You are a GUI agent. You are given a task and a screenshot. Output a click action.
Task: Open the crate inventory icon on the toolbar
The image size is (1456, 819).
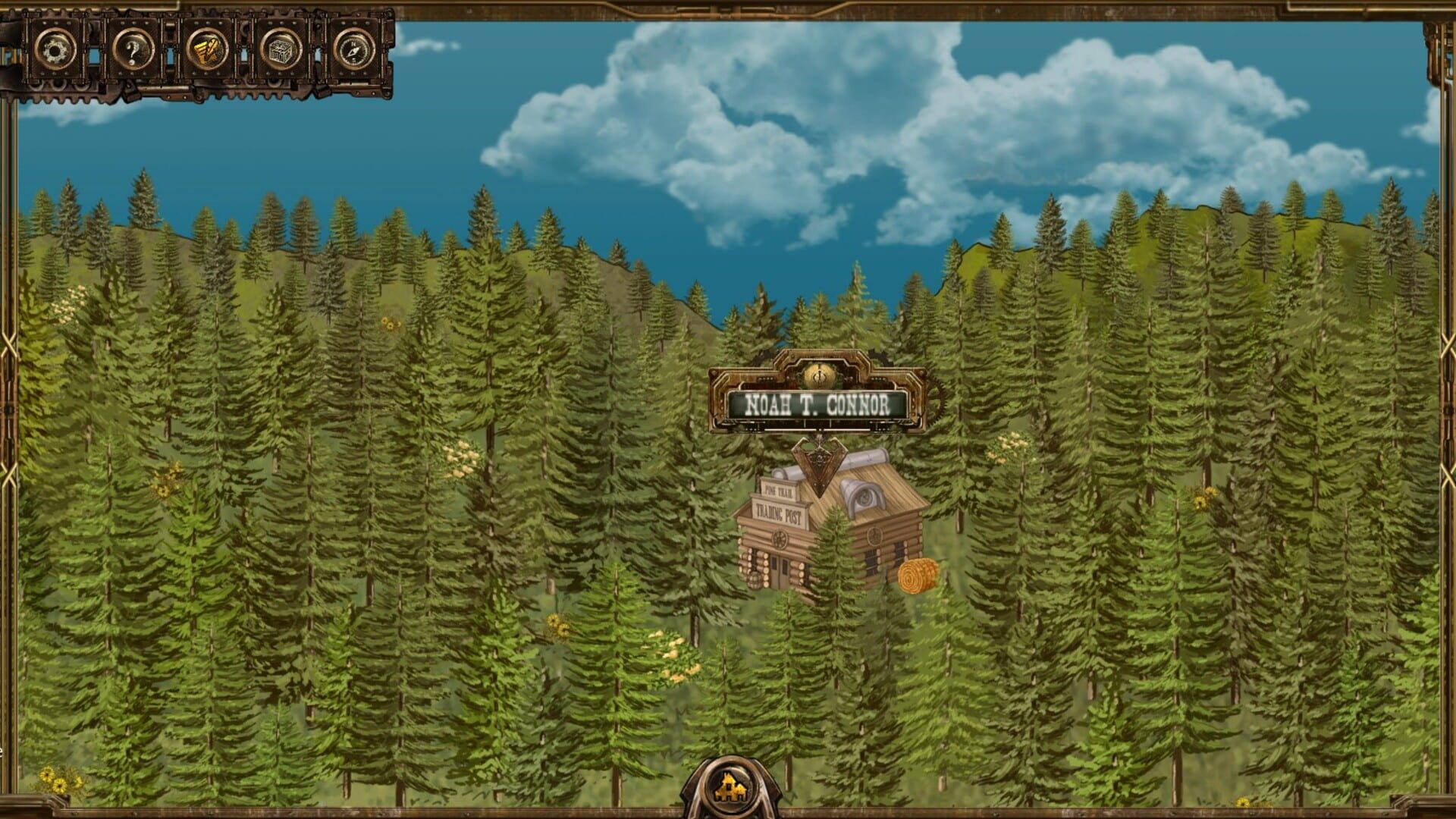tap(281, 51)
